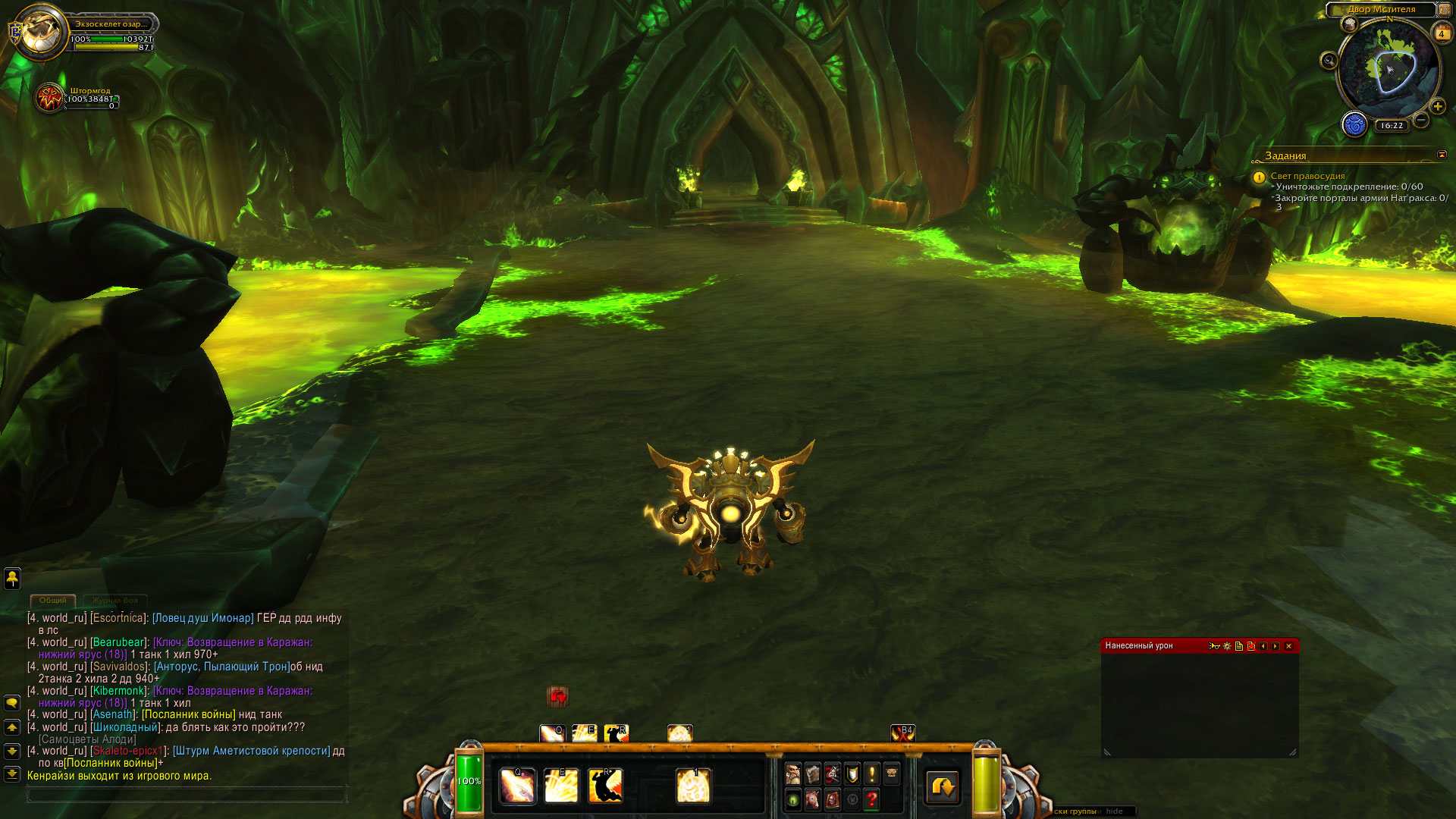
Task: Open the blue garrison swirl button by minimap
Action: coord(1354,124)
